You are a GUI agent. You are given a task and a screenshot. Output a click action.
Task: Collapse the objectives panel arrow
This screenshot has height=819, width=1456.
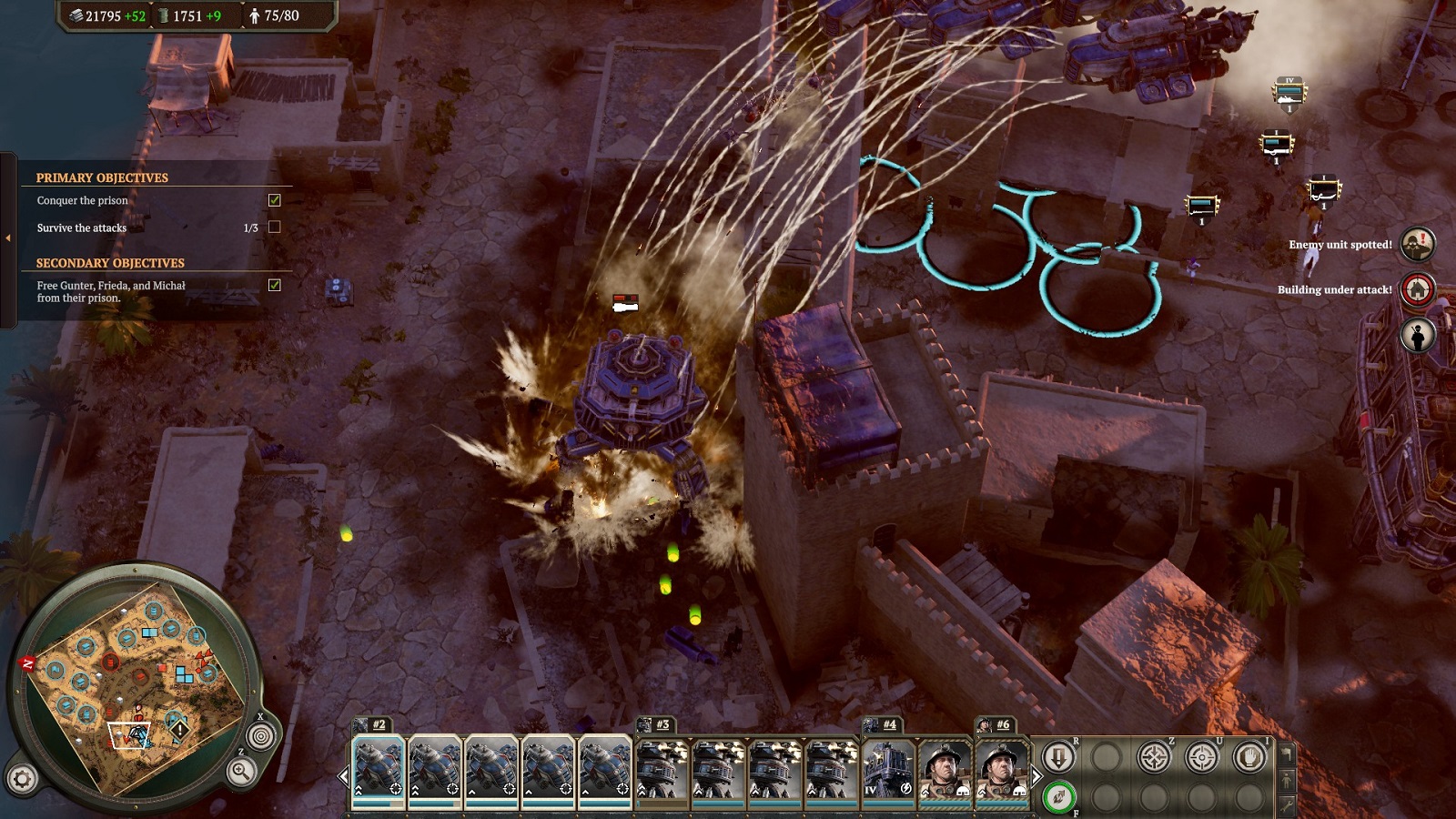8,238
